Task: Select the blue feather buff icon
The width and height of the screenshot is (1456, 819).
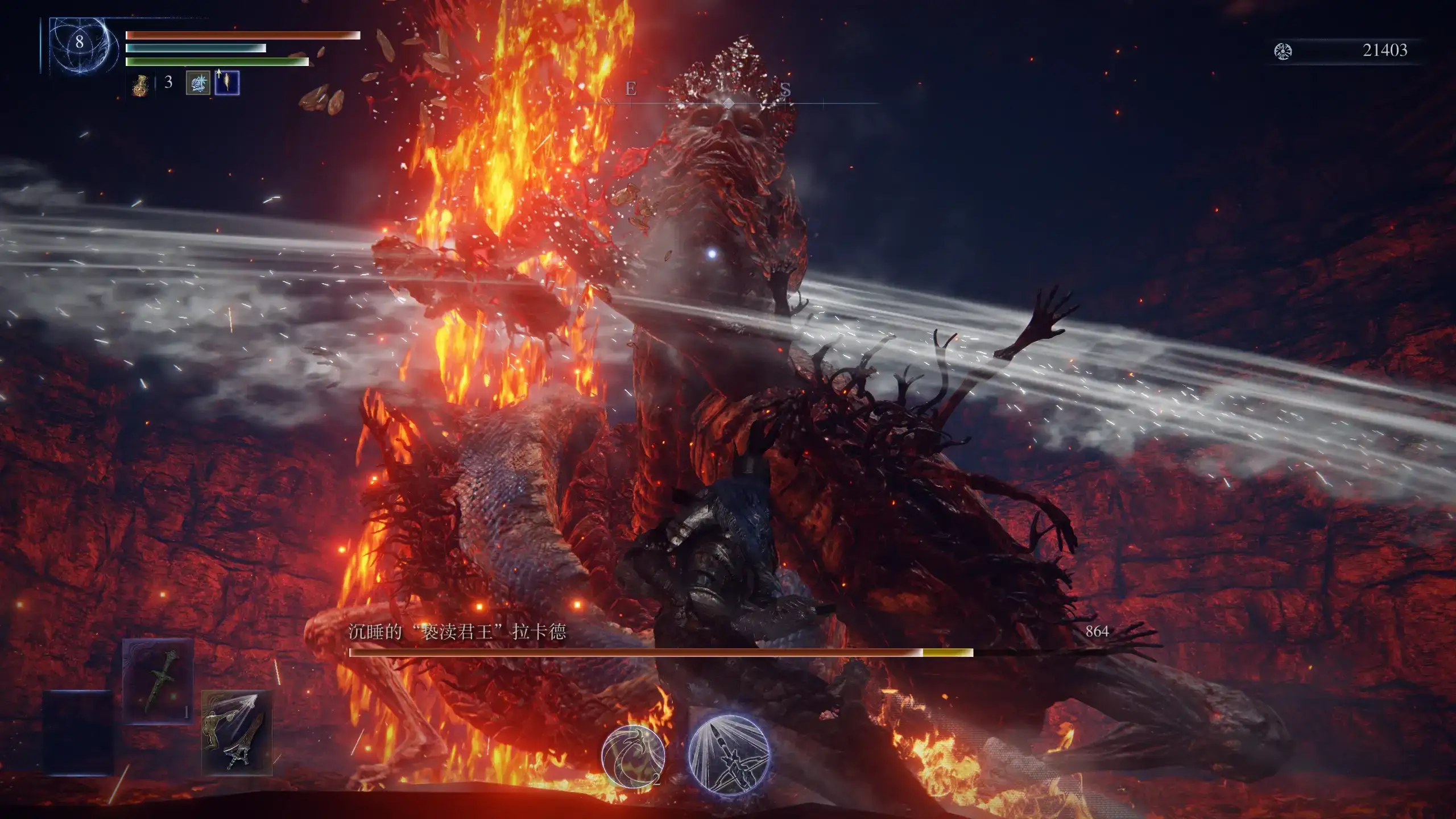Action: pos(227,83)
